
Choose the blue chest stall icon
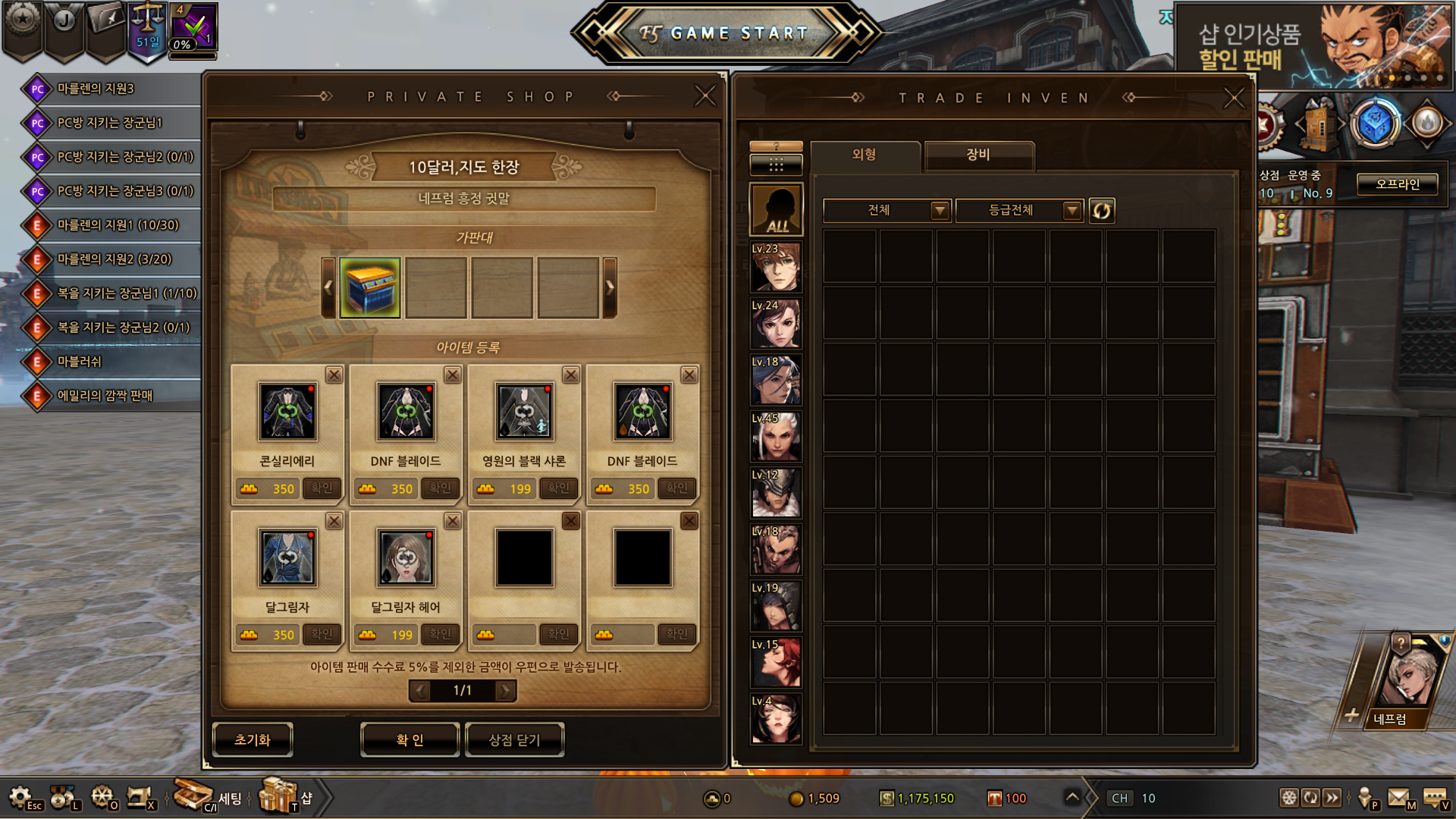click(x=370, y=287)
